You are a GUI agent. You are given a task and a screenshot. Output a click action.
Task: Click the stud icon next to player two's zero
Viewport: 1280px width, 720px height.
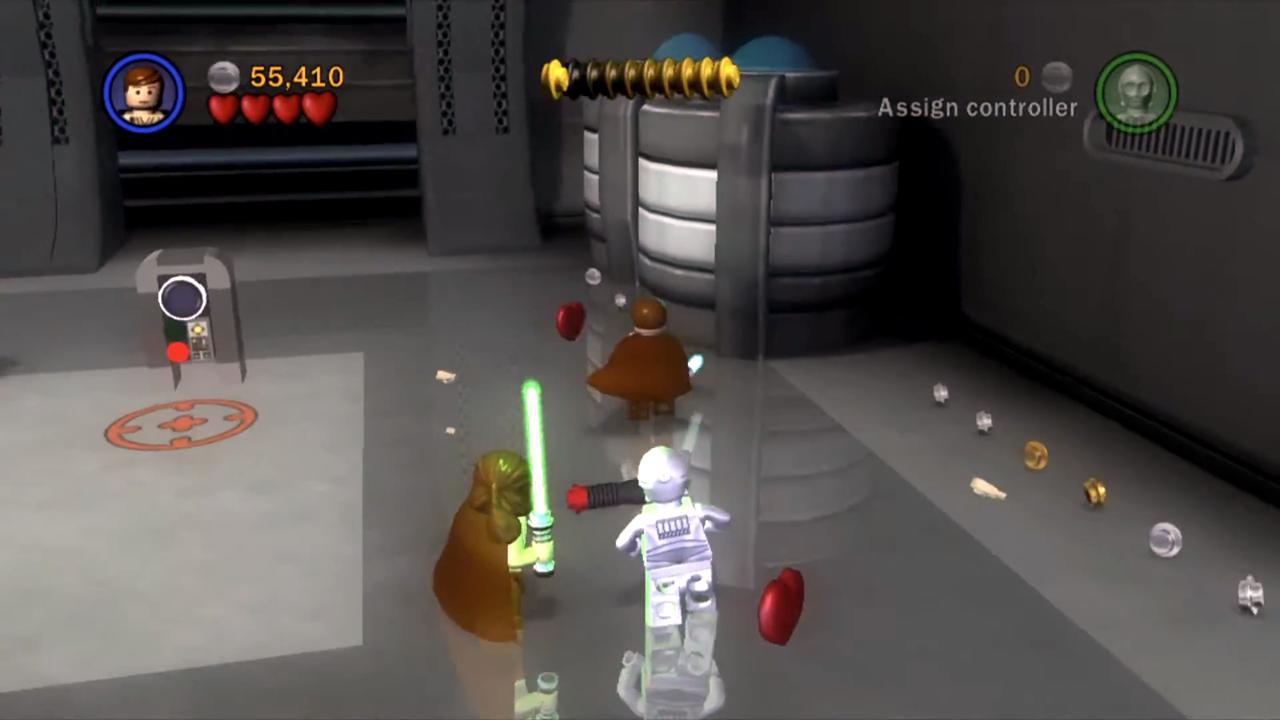pos(1057,76)
